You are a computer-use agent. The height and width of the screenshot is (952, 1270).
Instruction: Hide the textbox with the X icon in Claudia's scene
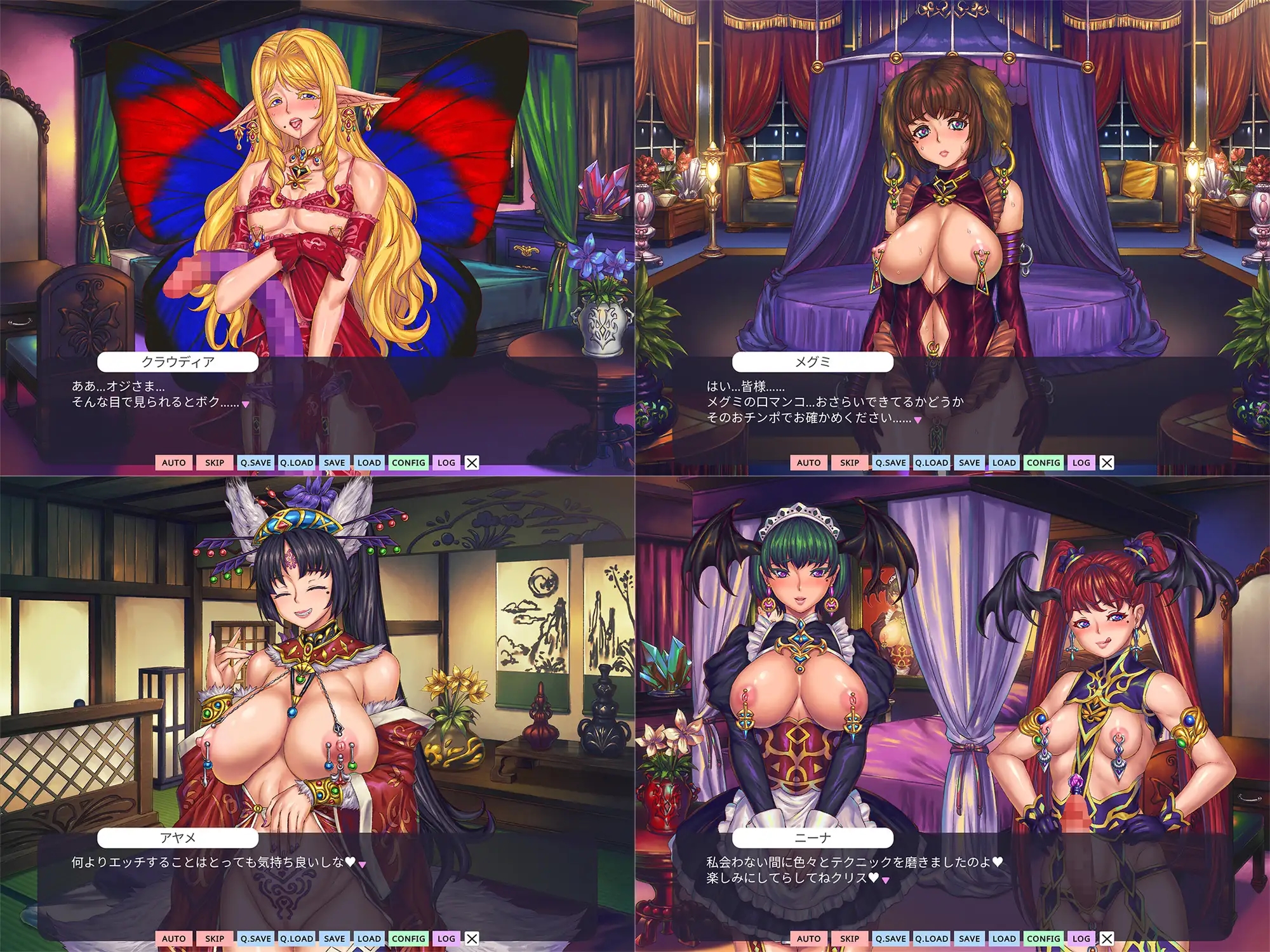point(471,463)
